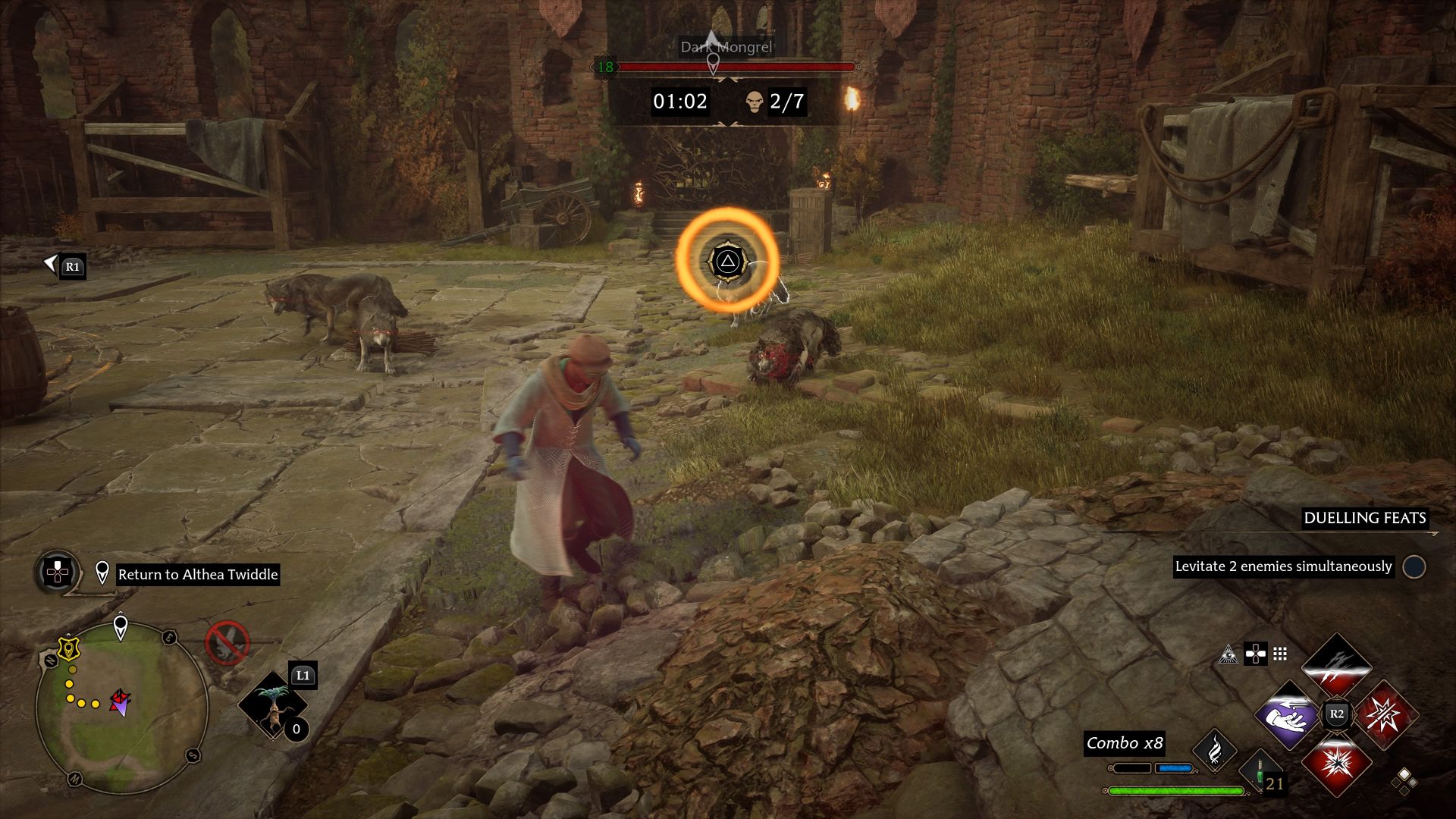Open the circular minimap
Viewport: 1456px width, 819px height.
pyautogui.click(x=121, y=708)
